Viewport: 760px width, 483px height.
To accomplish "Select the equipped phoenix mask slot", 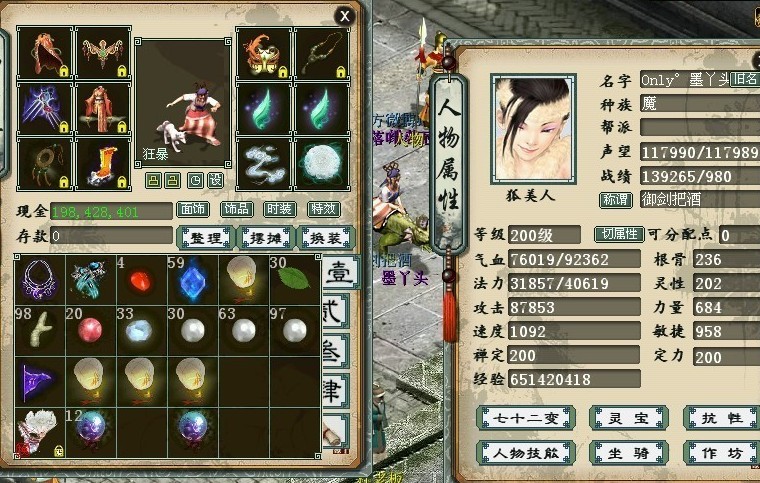I will pos(263,52).
